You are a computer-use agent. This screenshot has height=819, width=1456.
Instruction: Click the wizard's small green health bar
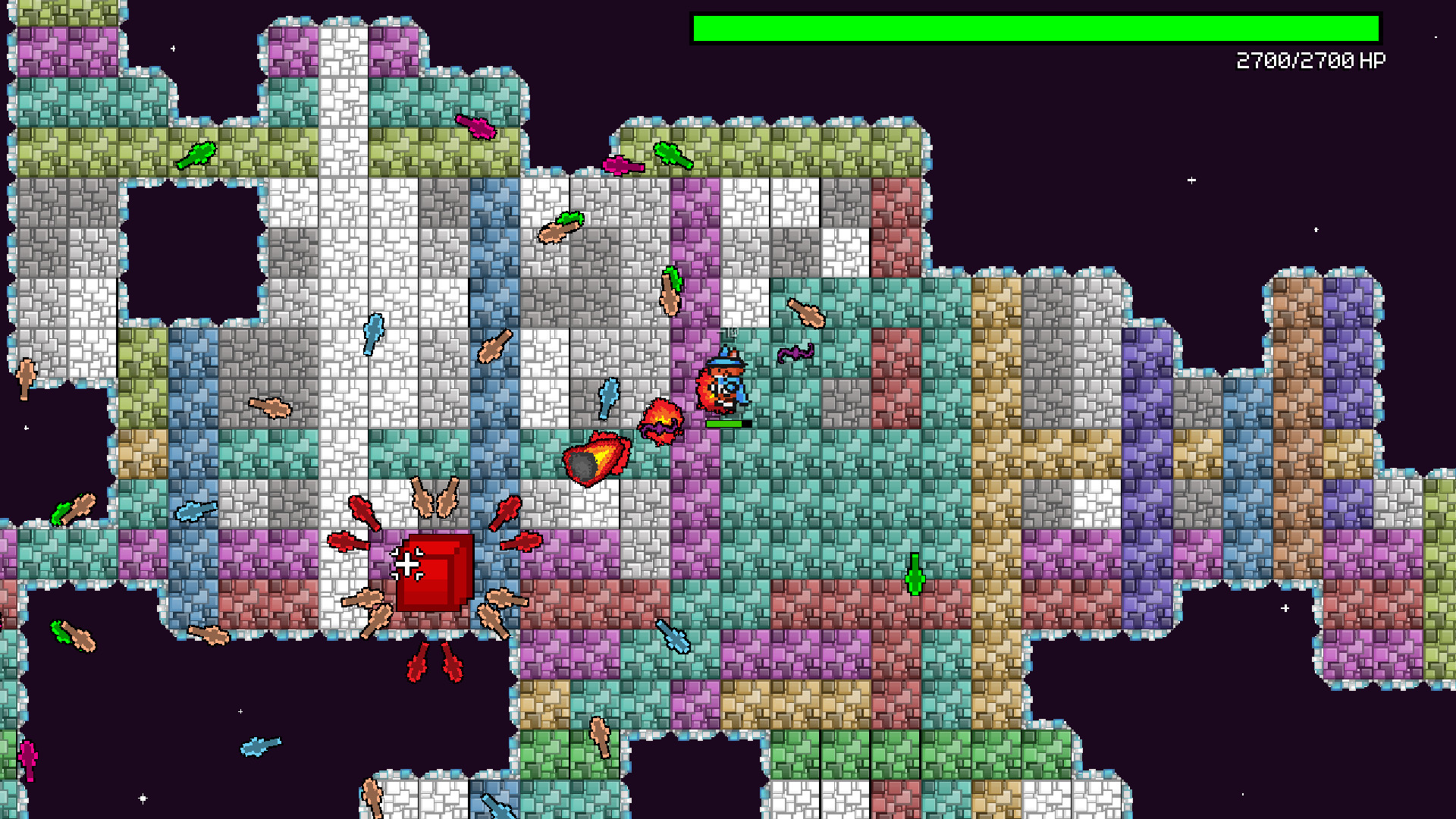pyautogui.click(x=724, y=425)
